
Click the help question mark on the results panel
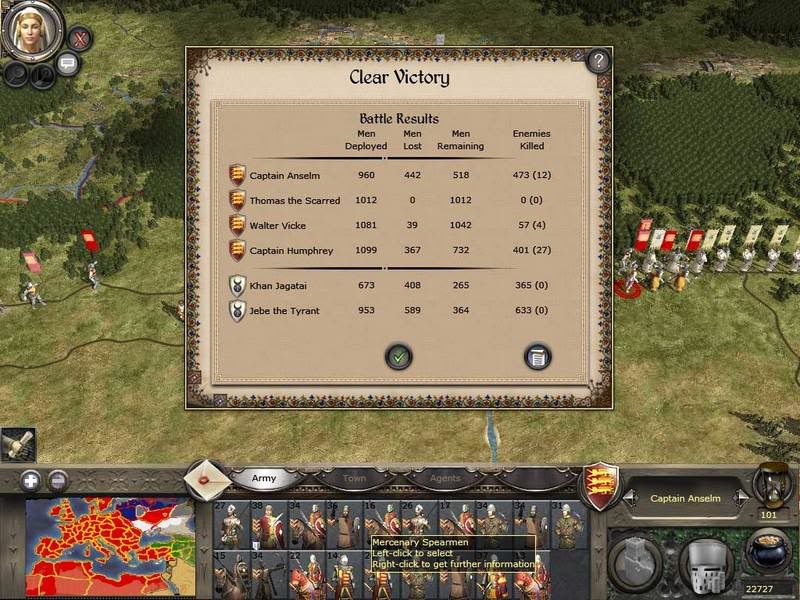598,60
